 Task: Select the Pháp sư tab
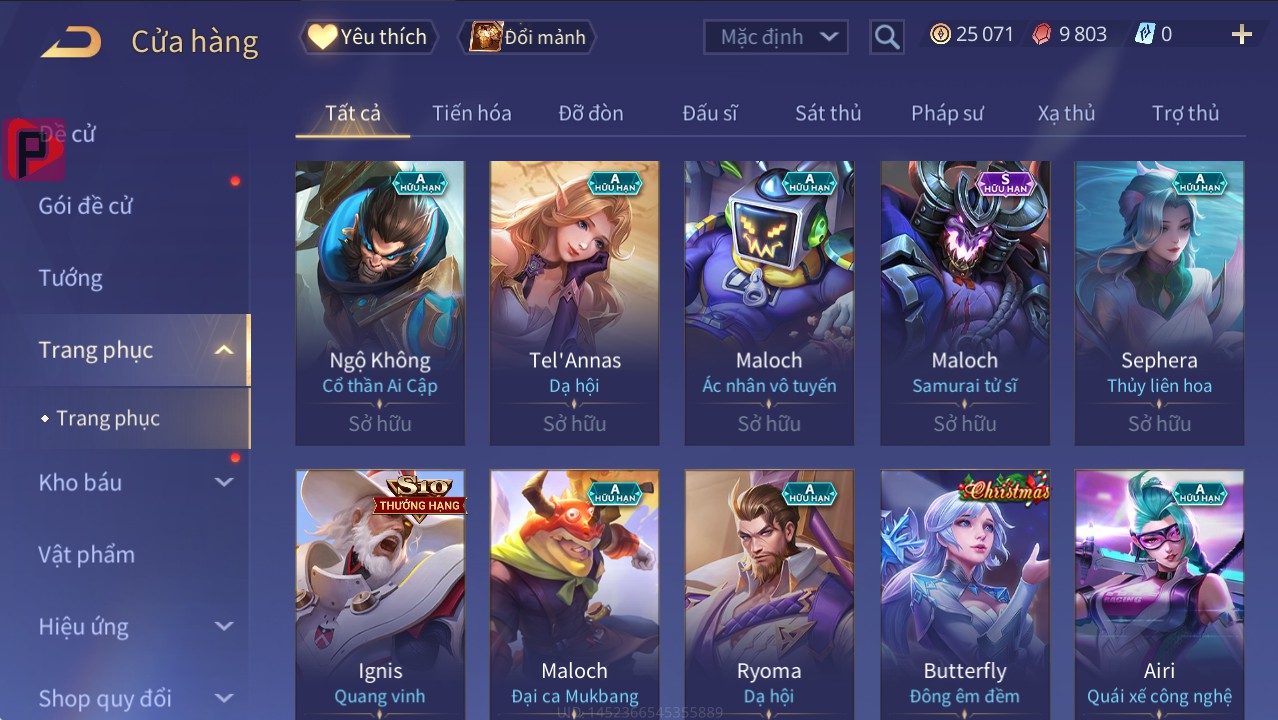947,113
